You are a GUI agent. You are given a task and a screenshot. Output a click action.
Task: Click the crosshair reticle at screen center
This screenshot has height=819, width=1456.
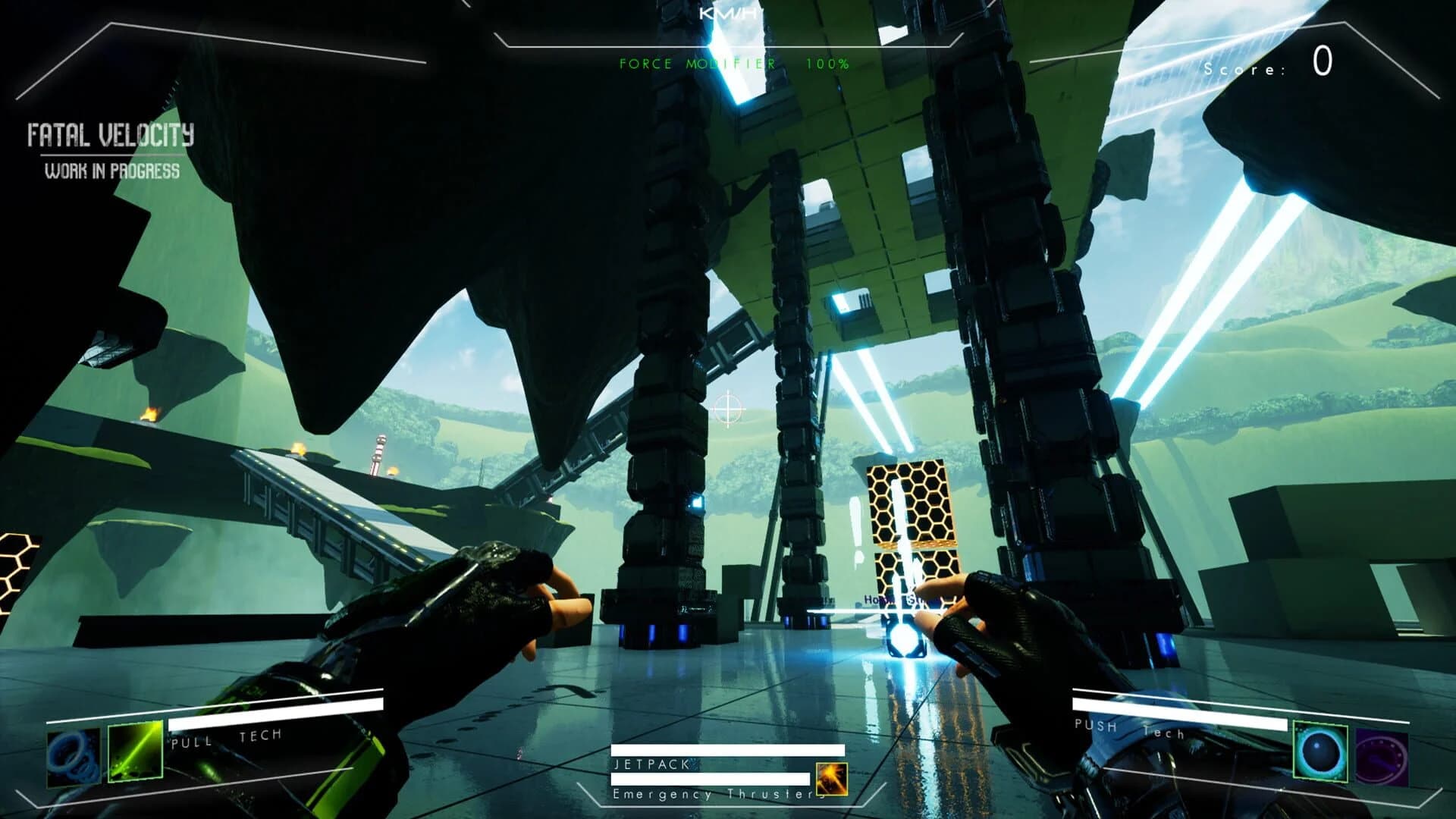coord(730,409)
